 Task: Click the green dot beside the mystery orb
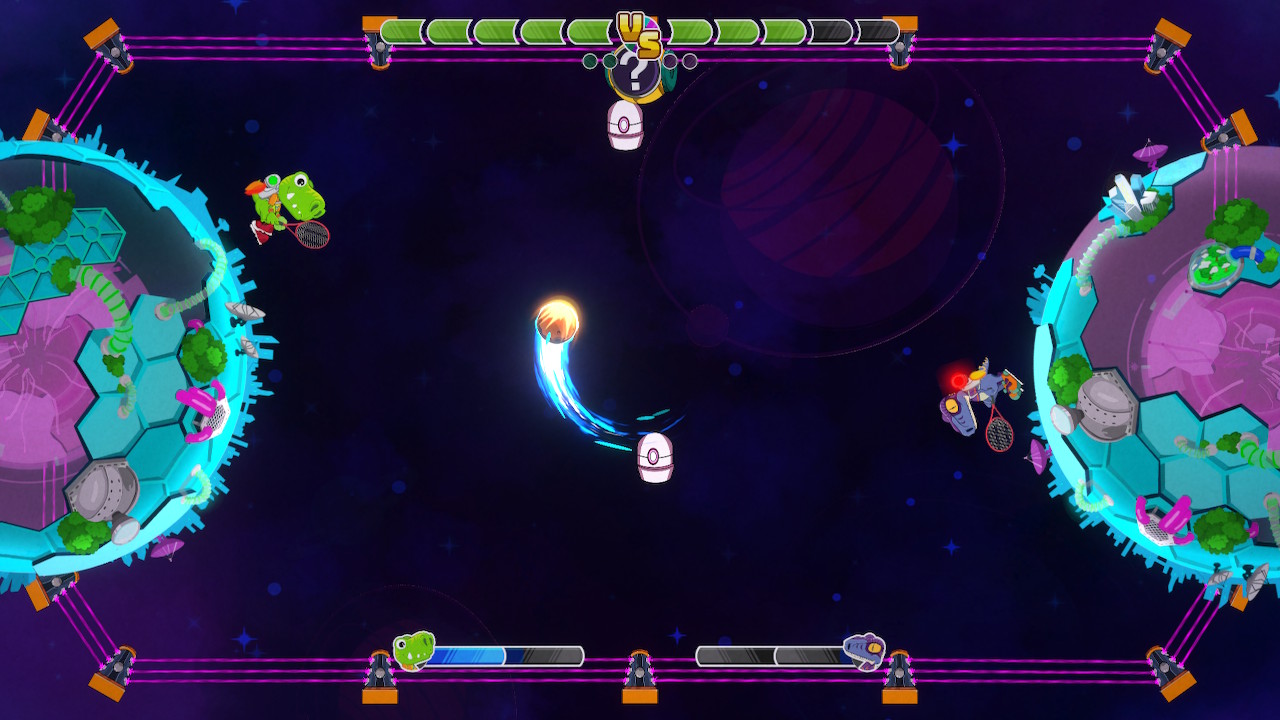point(610,61)
